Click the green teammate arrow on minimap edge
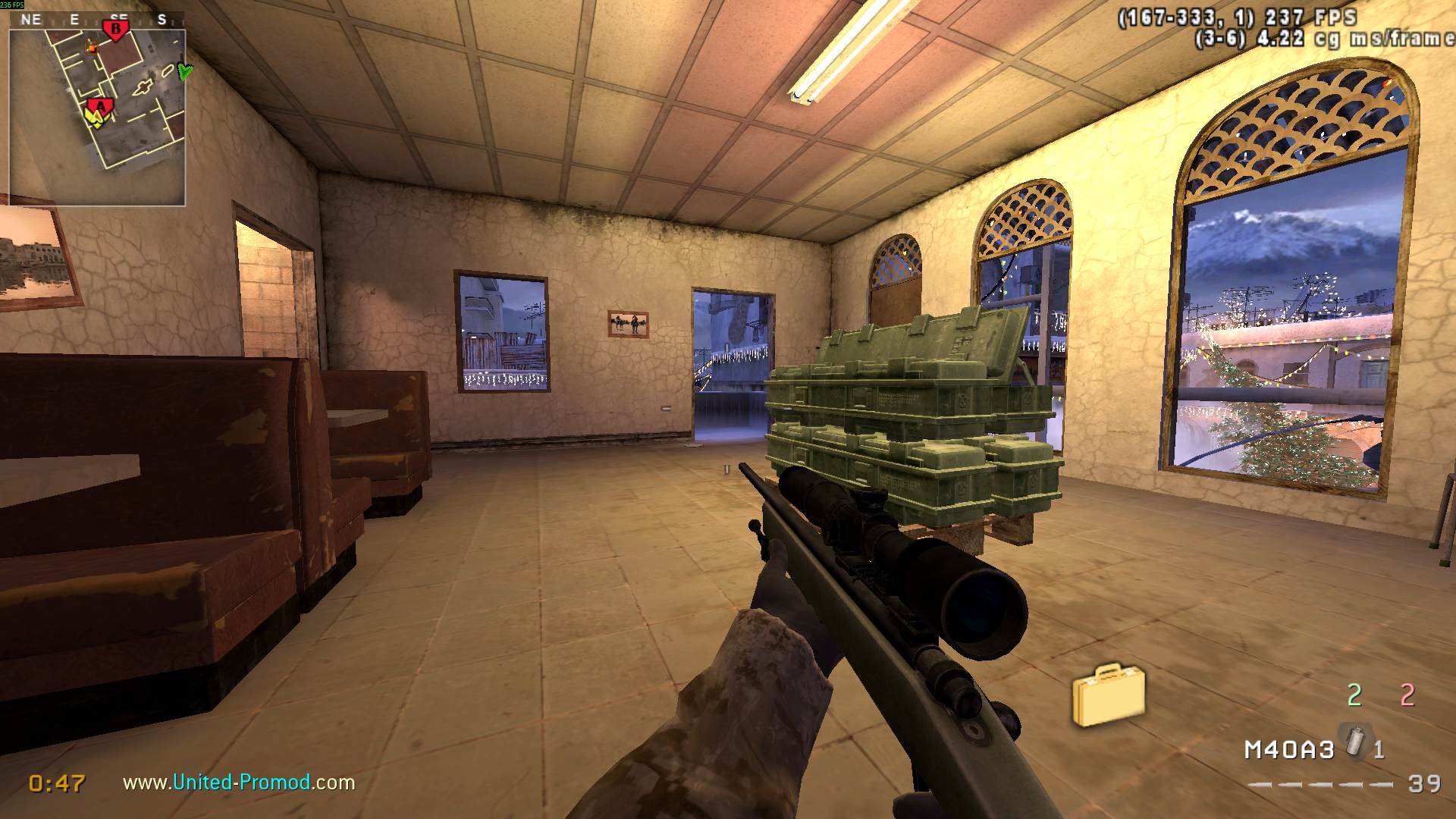The image size is (1456, 819). [x=184, y=71]
